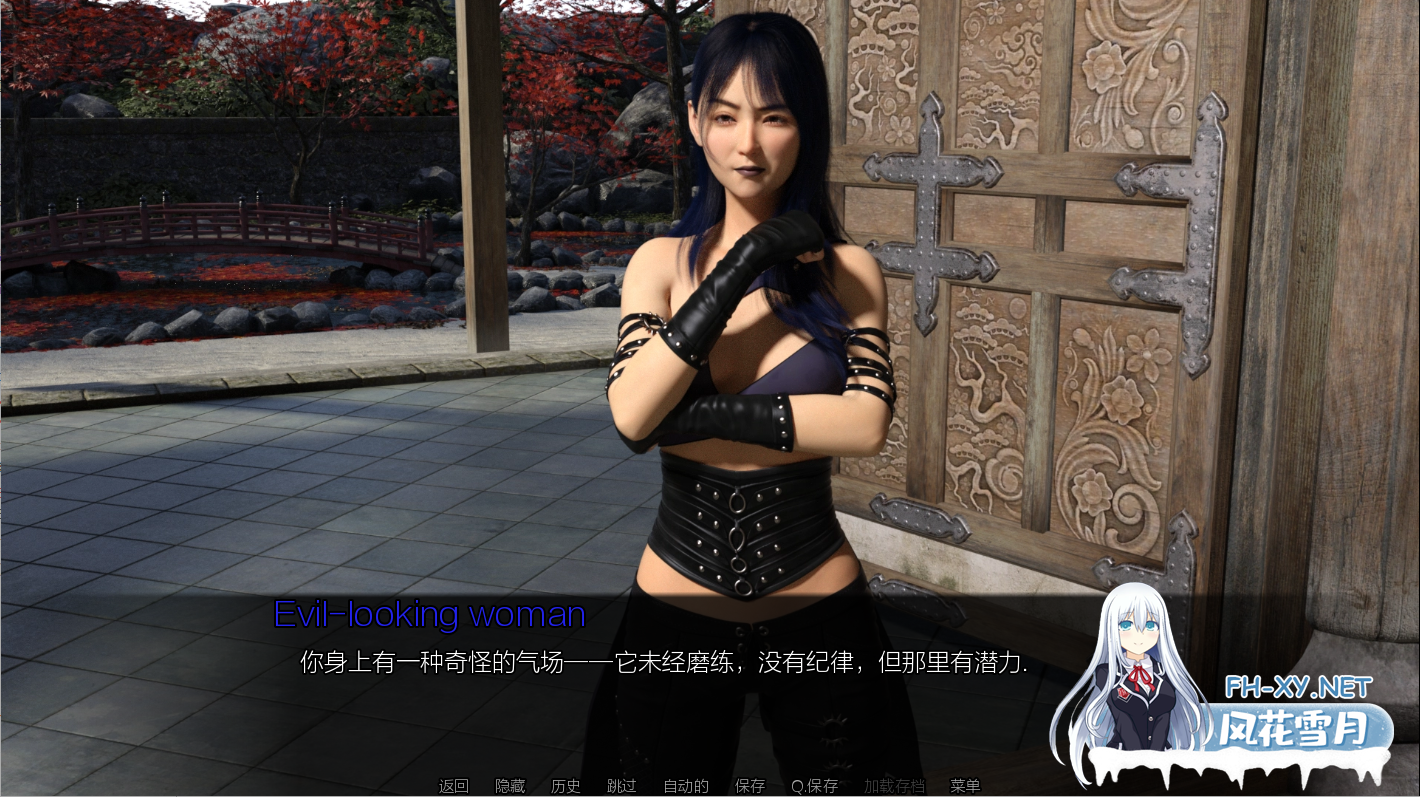Click the 返回 (back) button
Viewport: 1420px width, 797px height.
pyautogui.click(x=453, y=786)
